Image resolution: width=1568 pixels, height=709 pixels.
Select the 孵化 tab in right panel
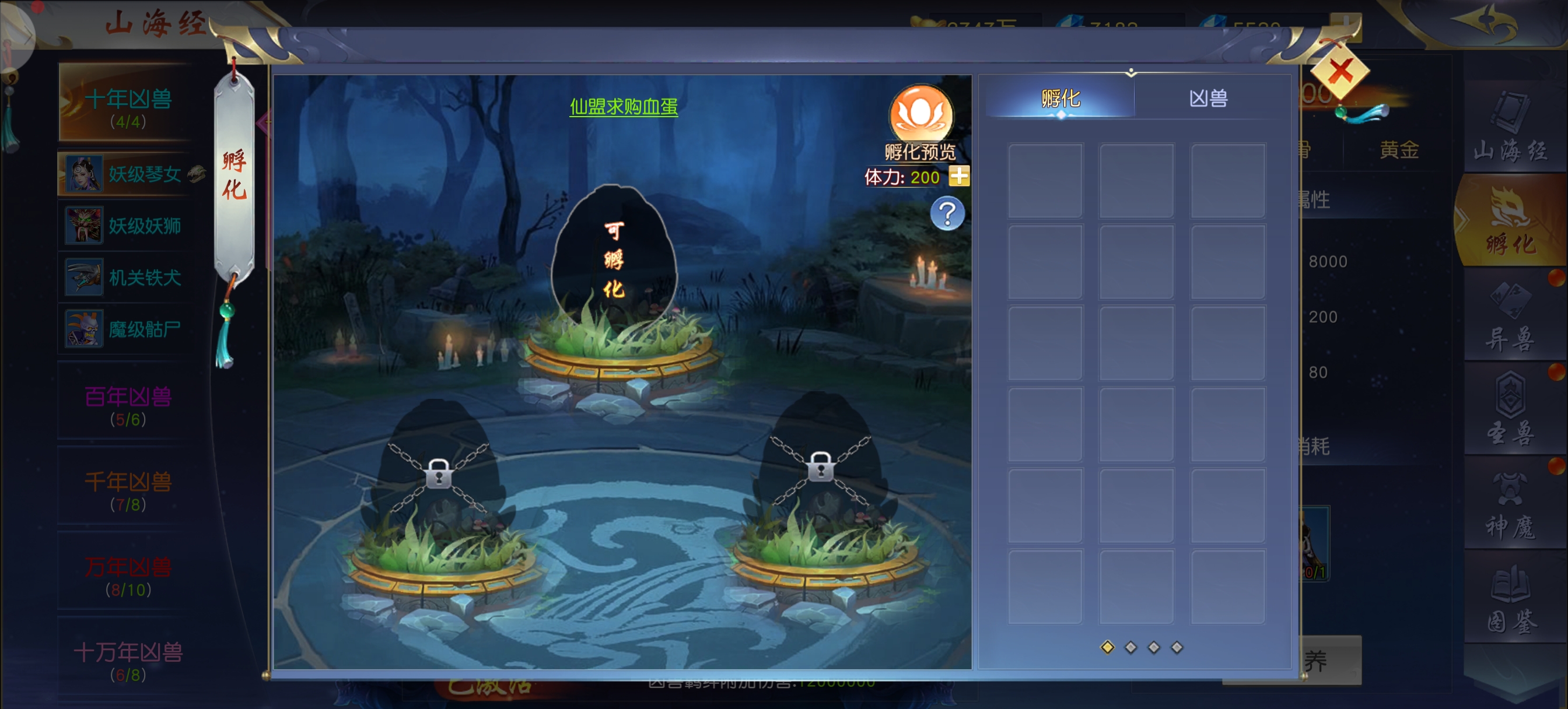[x=1060, y=99]
